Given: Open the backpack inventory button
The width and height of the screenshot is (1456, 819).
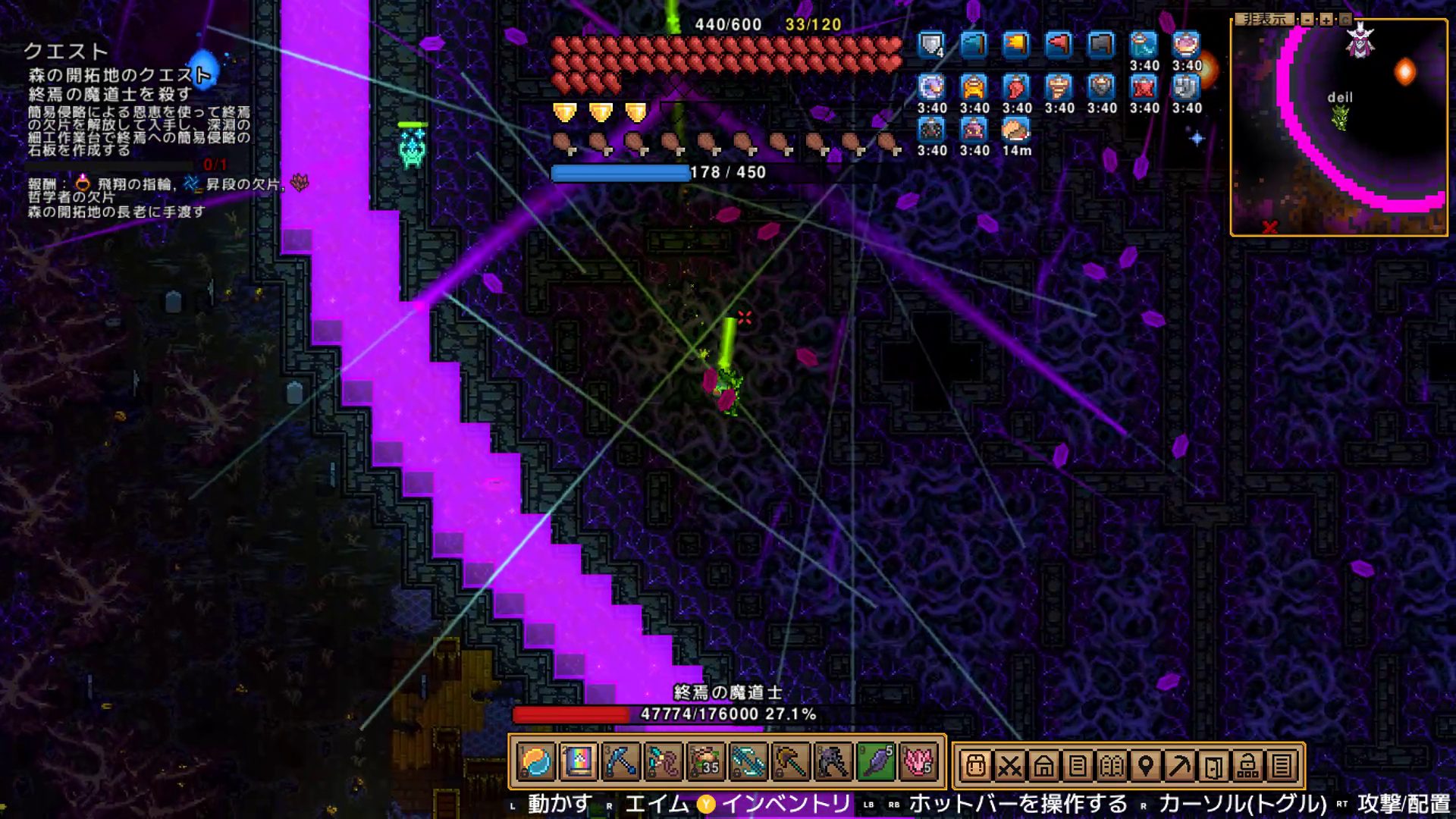Looking at the screenshot, I should [975, 766].
